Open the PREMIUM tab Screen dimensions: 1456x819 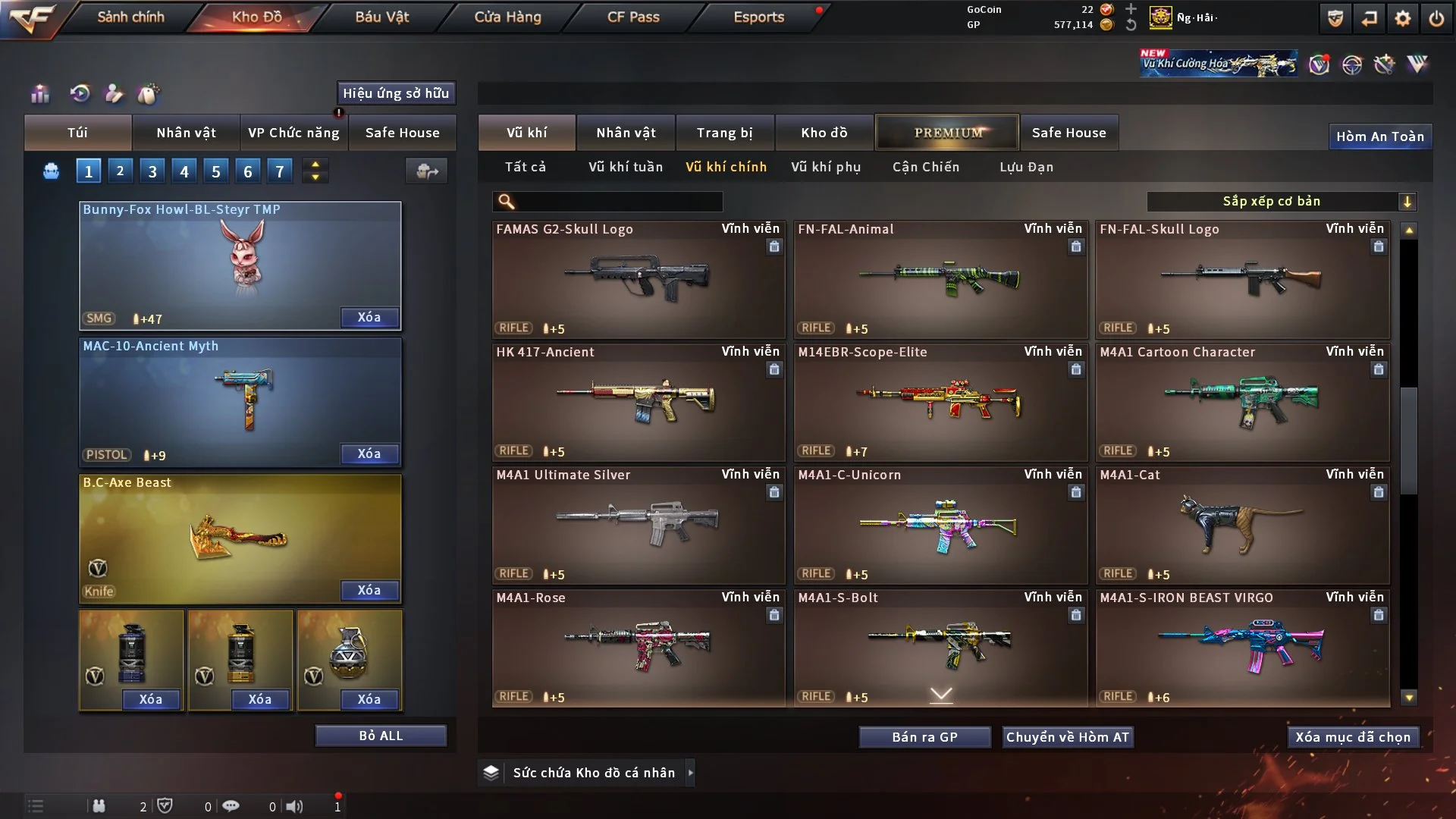pos(947,133)
